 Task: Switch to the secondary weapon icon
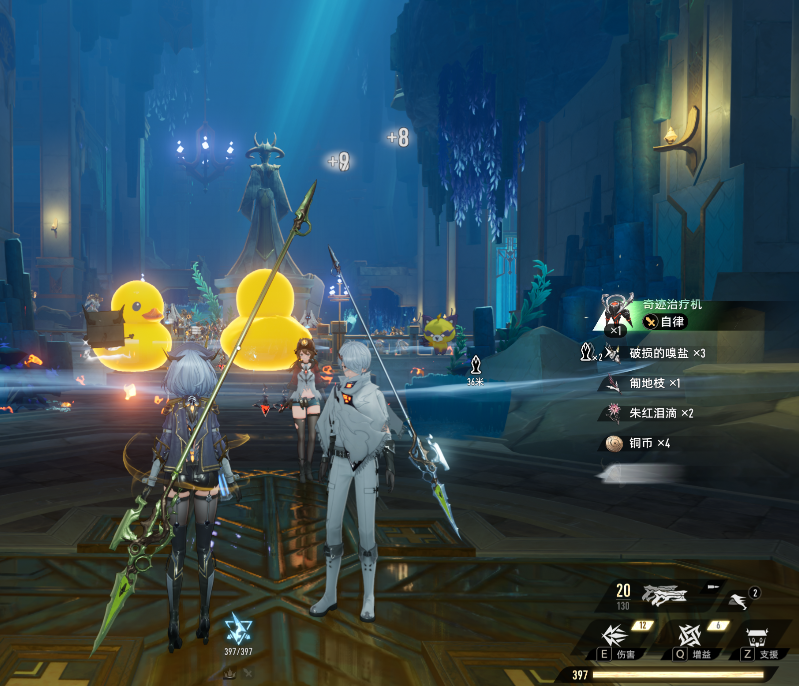(x=739, y=597)
